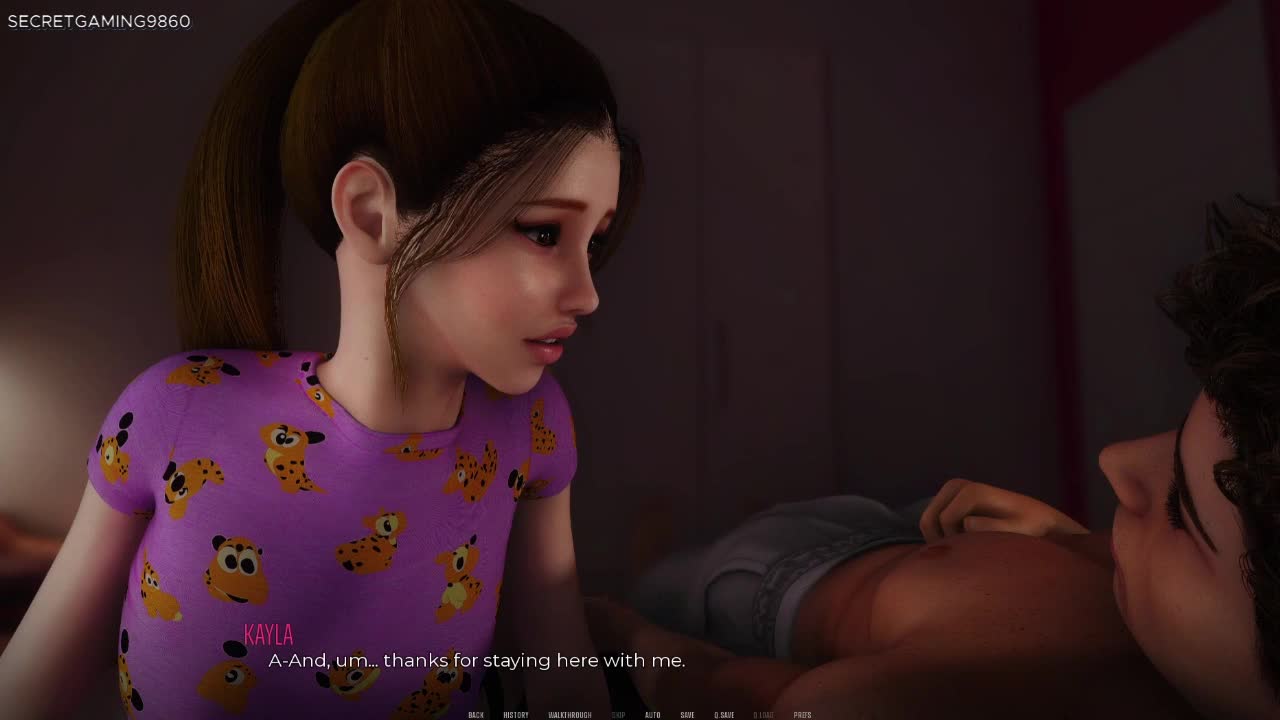The height and width of the screenshot is (720, 1280).
Task: Quick save with the Q.Save button
Action: pos(724,715)
